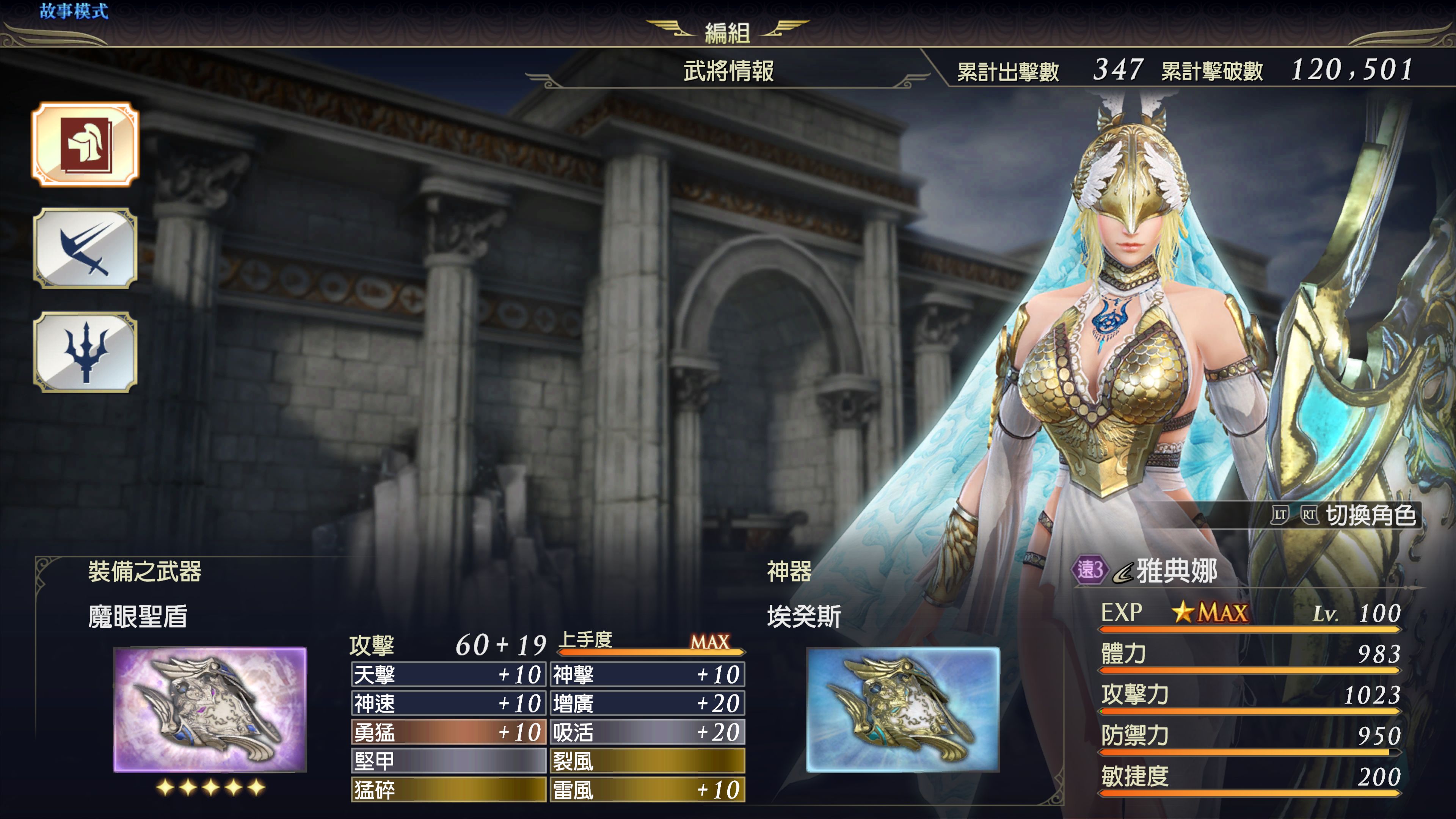
Task: Click the 切換角色 switch character label
Action: tap(1370, 515)
